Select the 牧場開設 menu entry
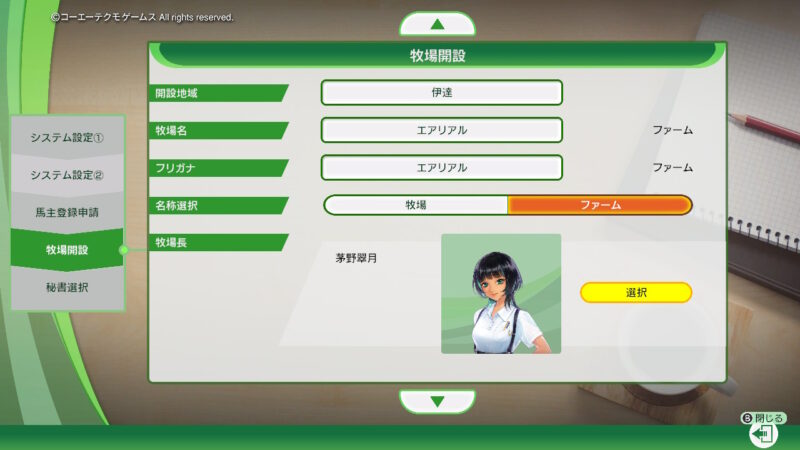Image resolution: width=800 pixels, height=450 pixels. (67, 249)
